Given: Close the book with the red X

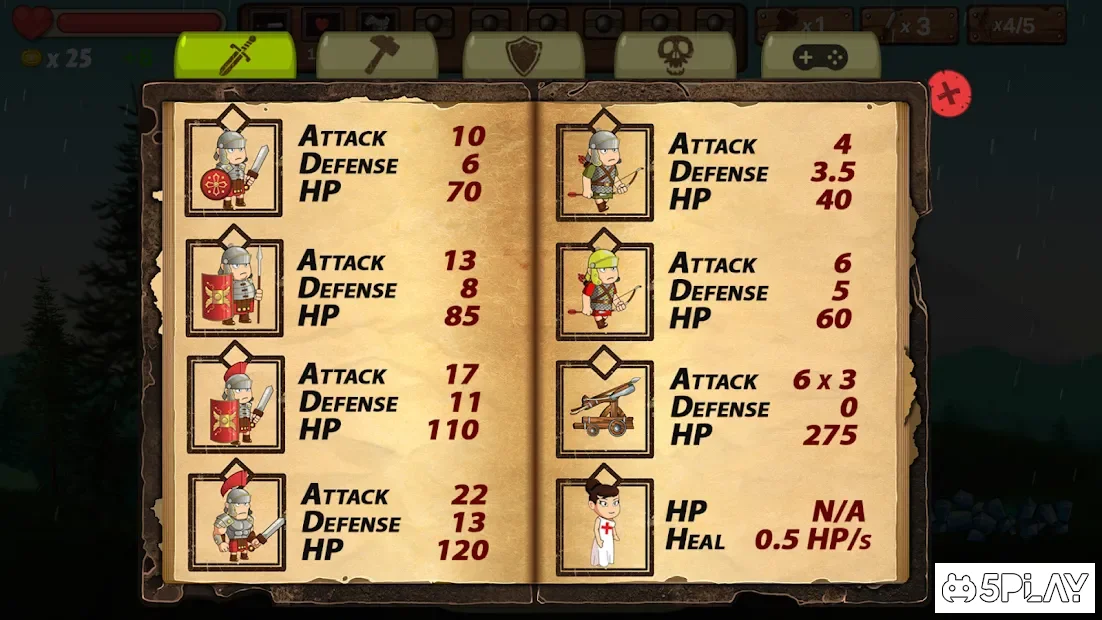Looking at the screenshot, I should coord(950,94).
